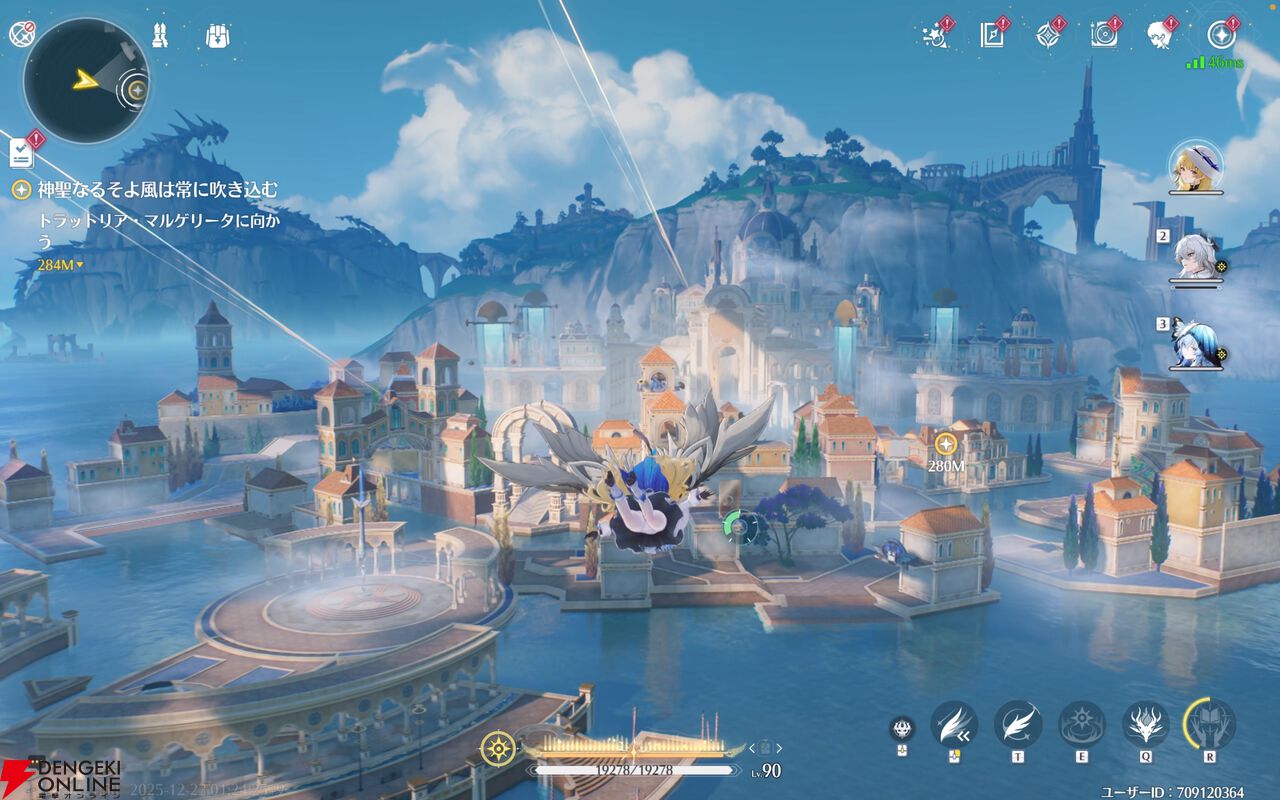Open the circular minimap
This screenshot has width=1280, height=800.
pos(86,80)
